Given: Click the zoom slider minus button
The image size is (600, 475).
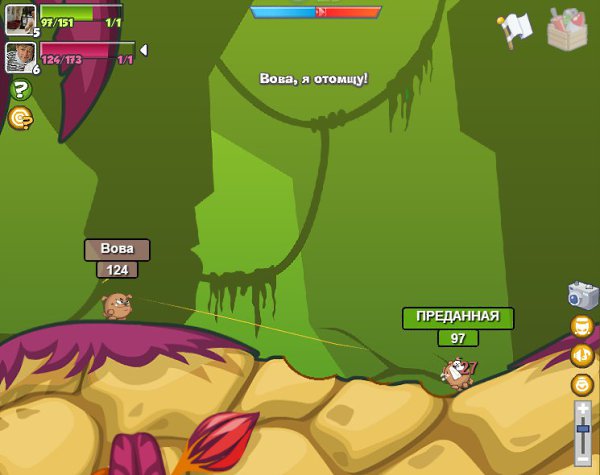Looking at the screenshot, I should [583, 457].
